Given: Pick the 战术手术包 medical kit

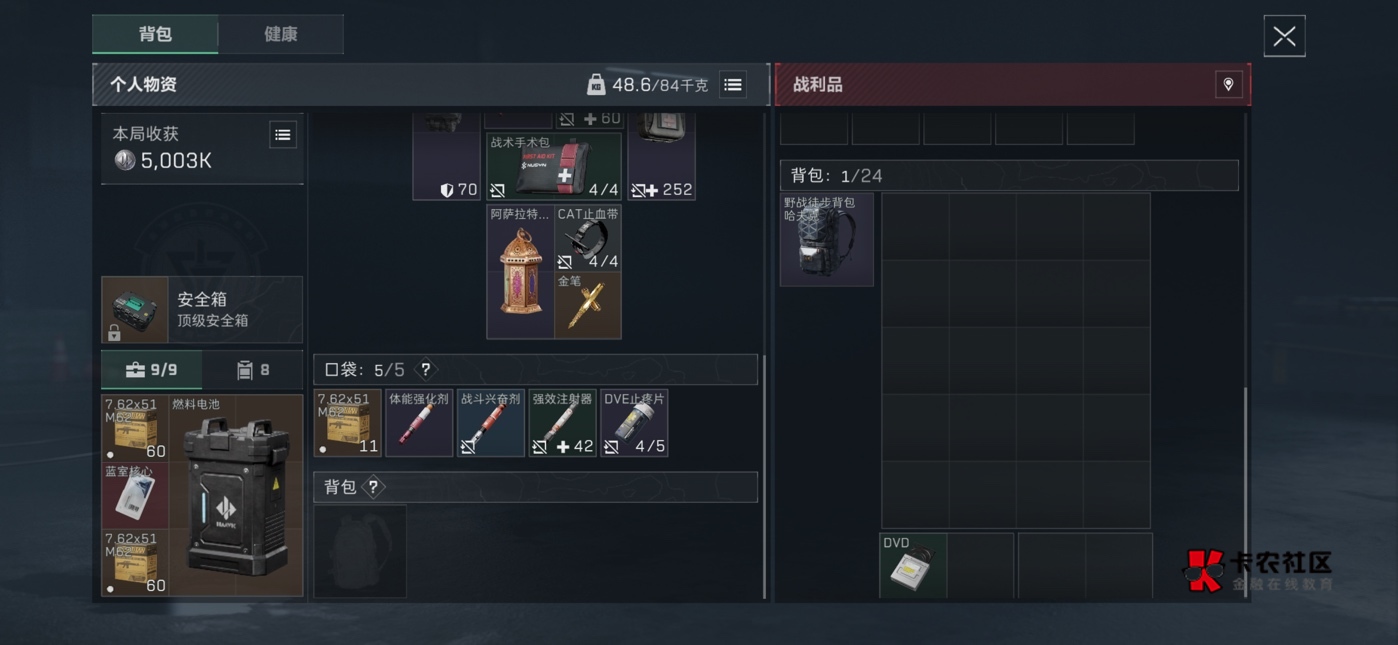Looking at the screenshot, I should (x=554, y=167).
